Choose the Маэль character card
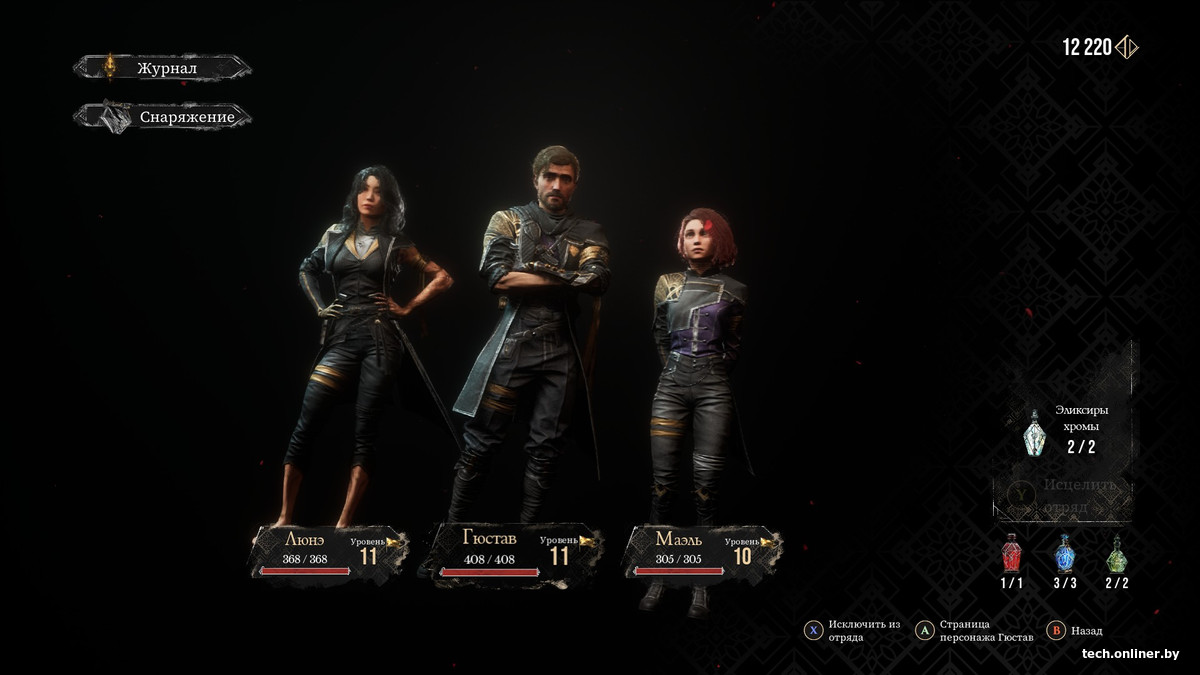The image size is (1200, 675). [x=700, y=551]
